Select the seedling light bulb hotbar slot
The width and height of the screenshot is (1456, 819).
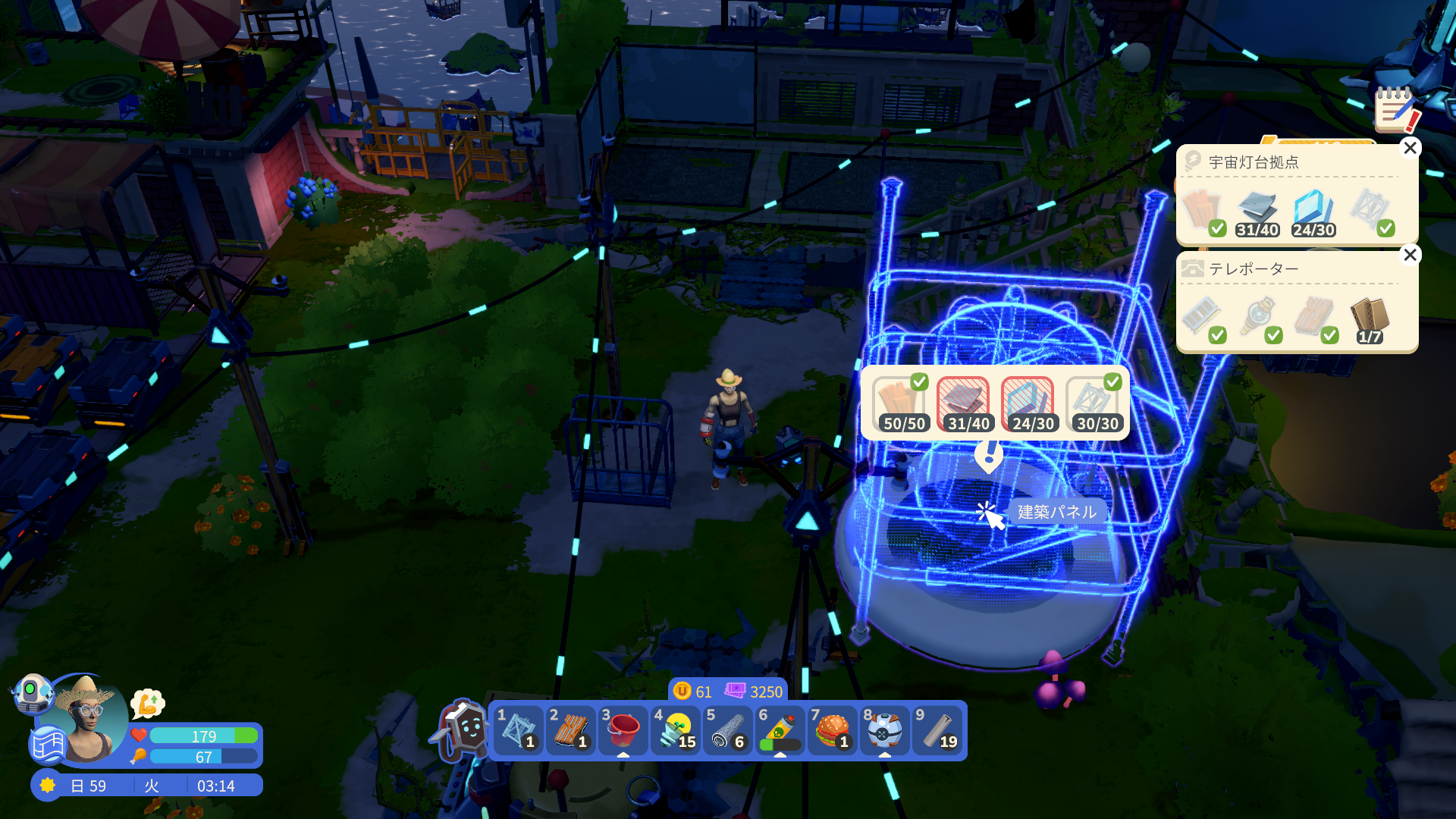pos(676,730)
